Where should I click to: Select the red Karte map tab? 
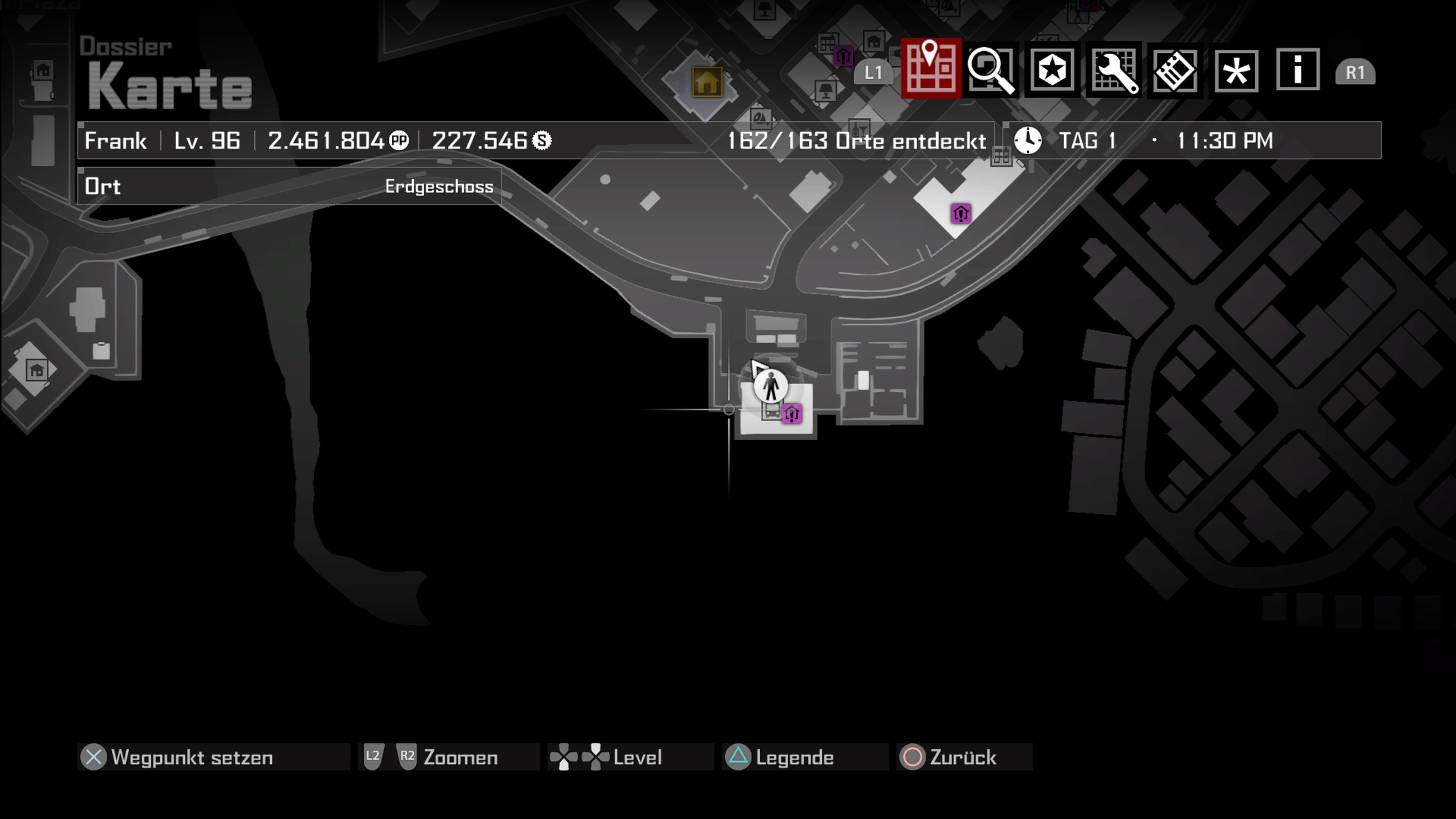[930, 69]
